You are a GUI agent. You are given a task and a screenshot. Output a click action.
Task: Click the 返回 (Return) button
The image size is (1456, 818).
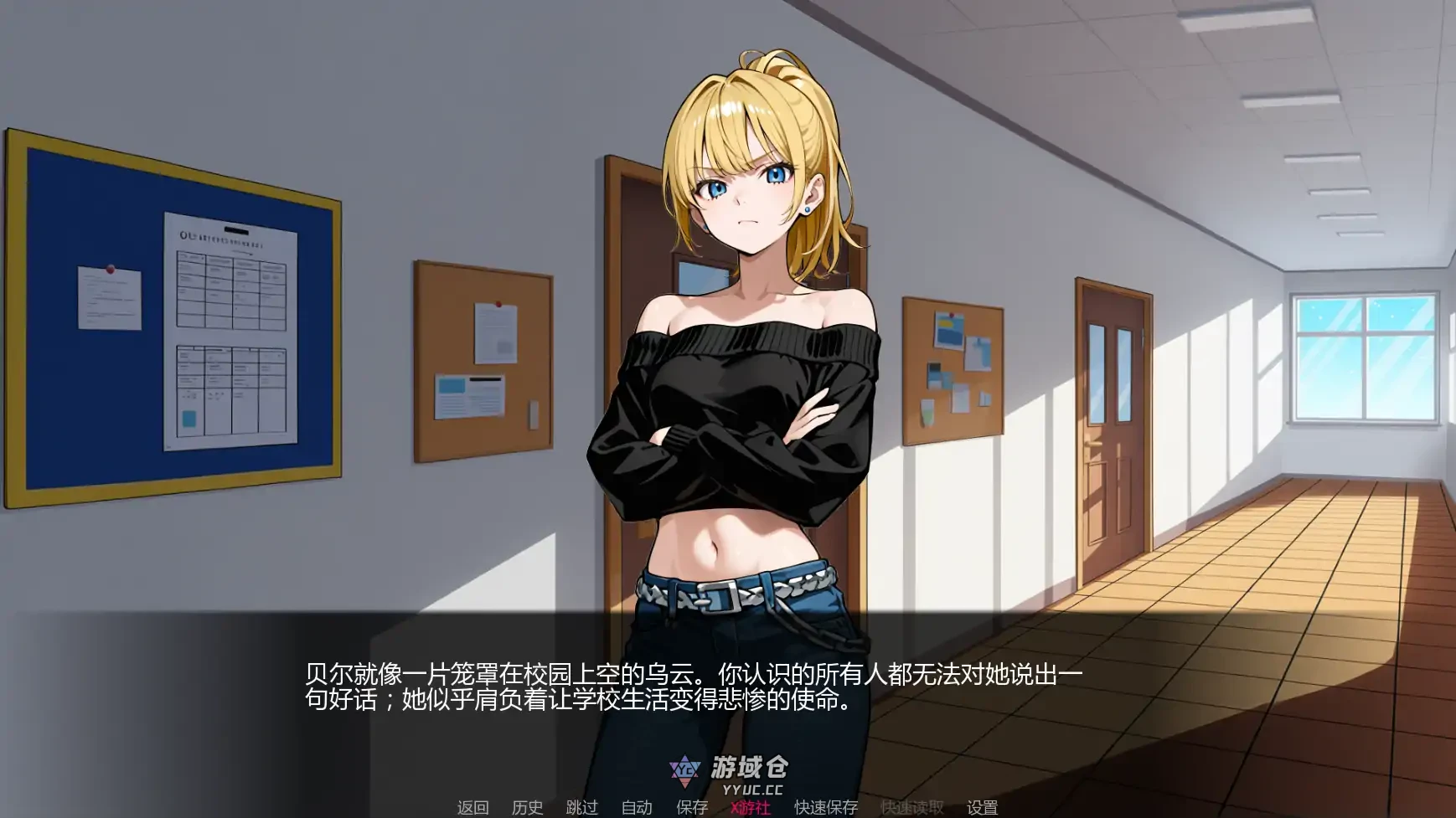(472, 809)
